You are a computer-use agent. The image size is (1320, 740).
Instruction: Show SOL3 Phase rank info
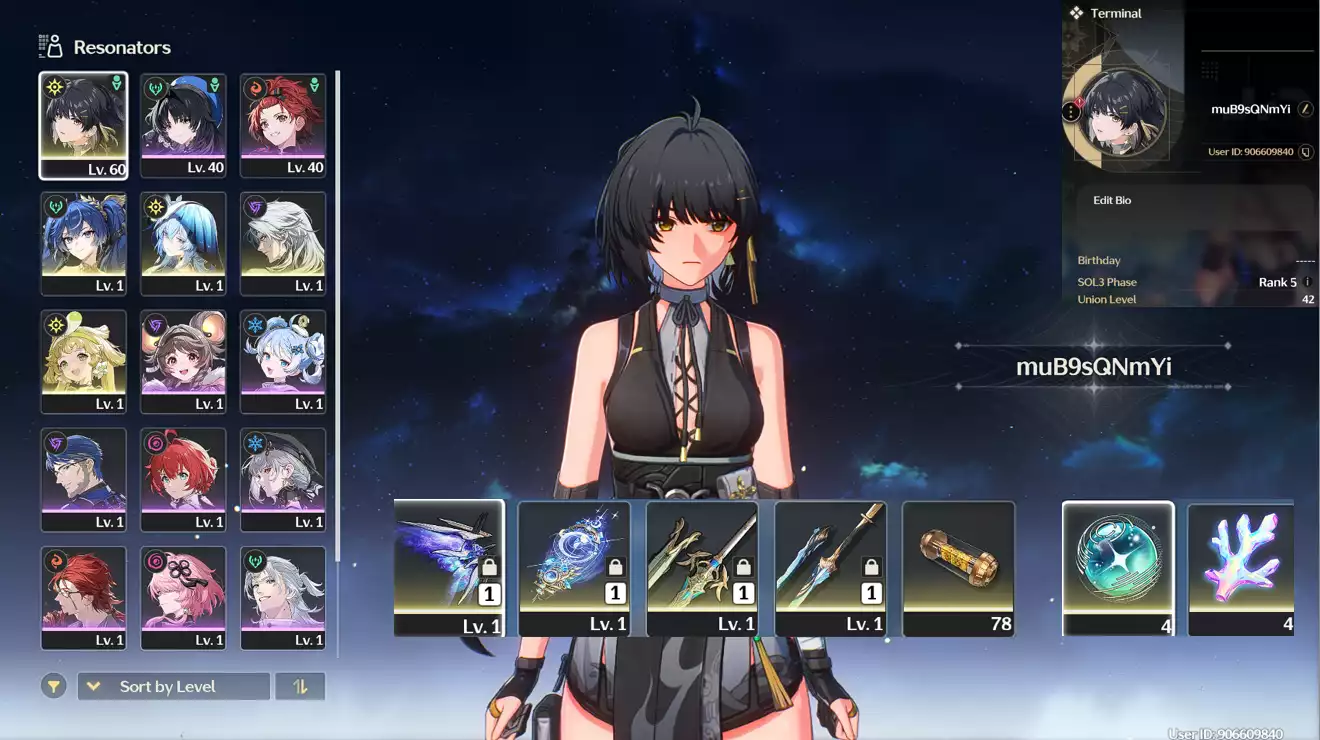pyautogui.click(x=1307, y=282)
